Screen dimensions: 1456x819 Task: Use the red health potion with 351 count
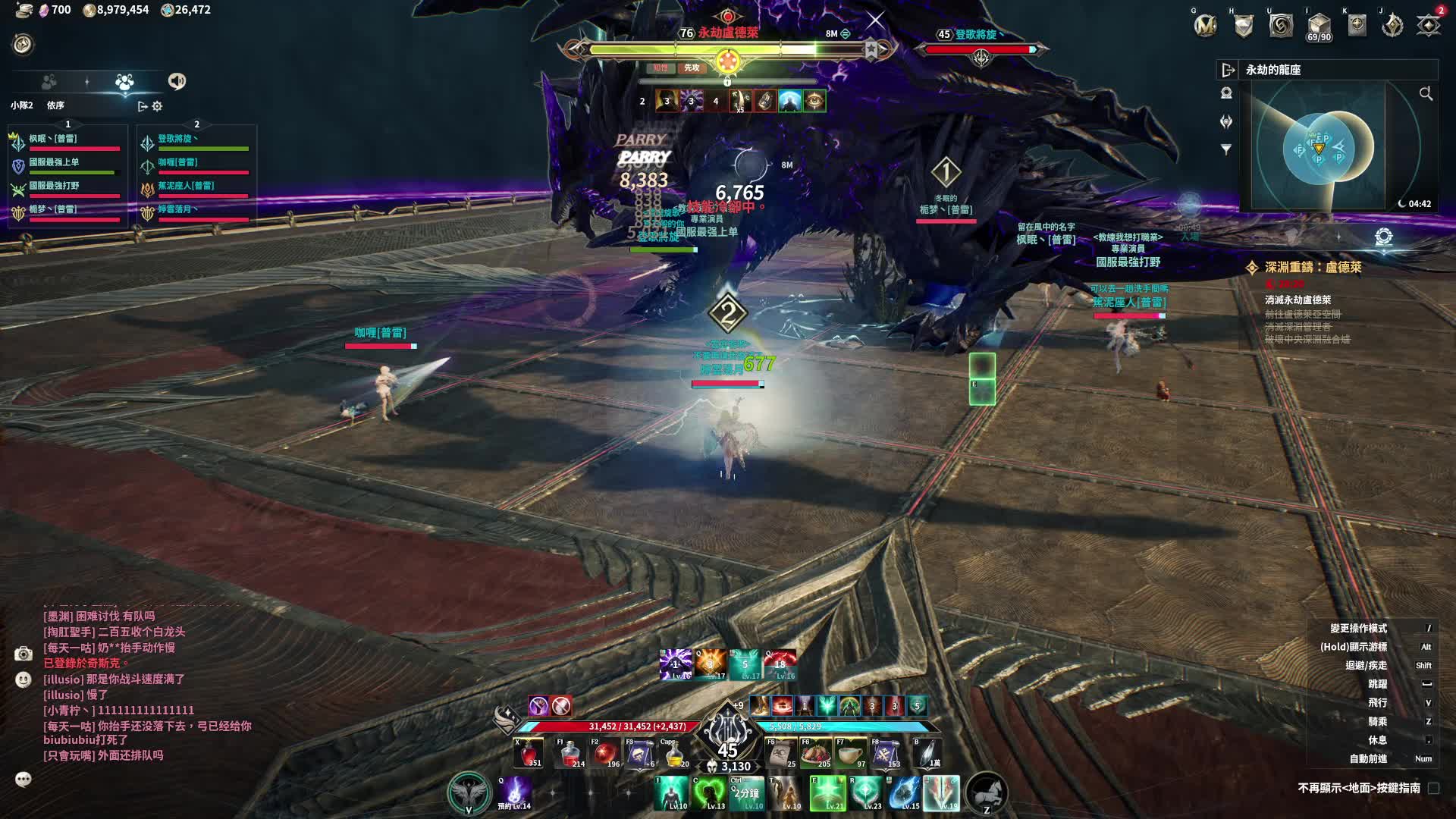(x=528, y=753)
